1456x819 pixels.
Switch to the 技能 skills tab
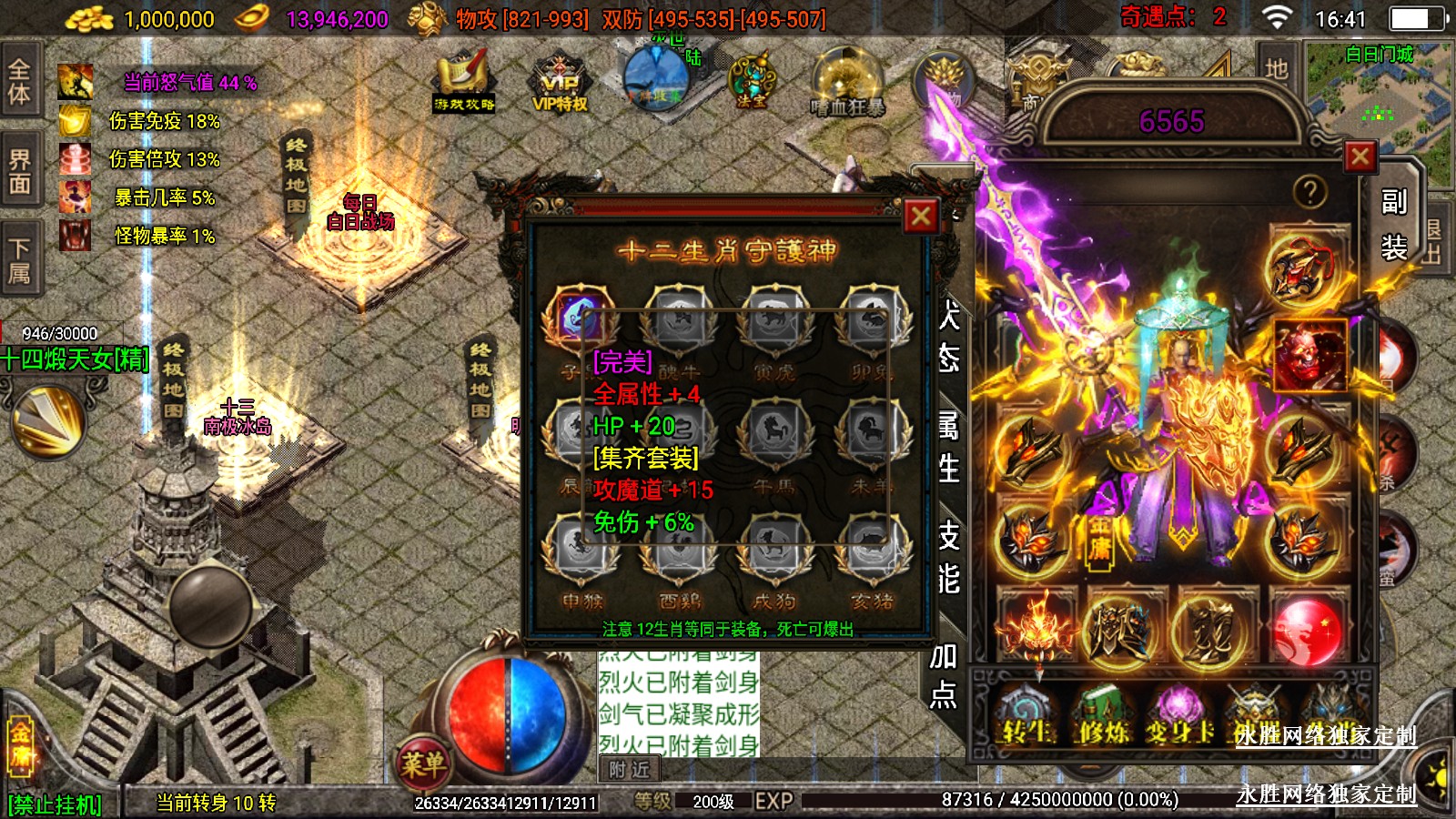948,556
